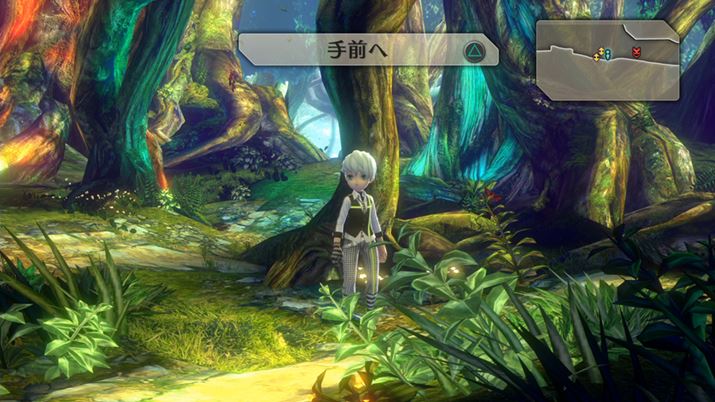This screenshot has height=402, width=715.
Task: Select the red marker on the minimap
Action: coord(636,52)
